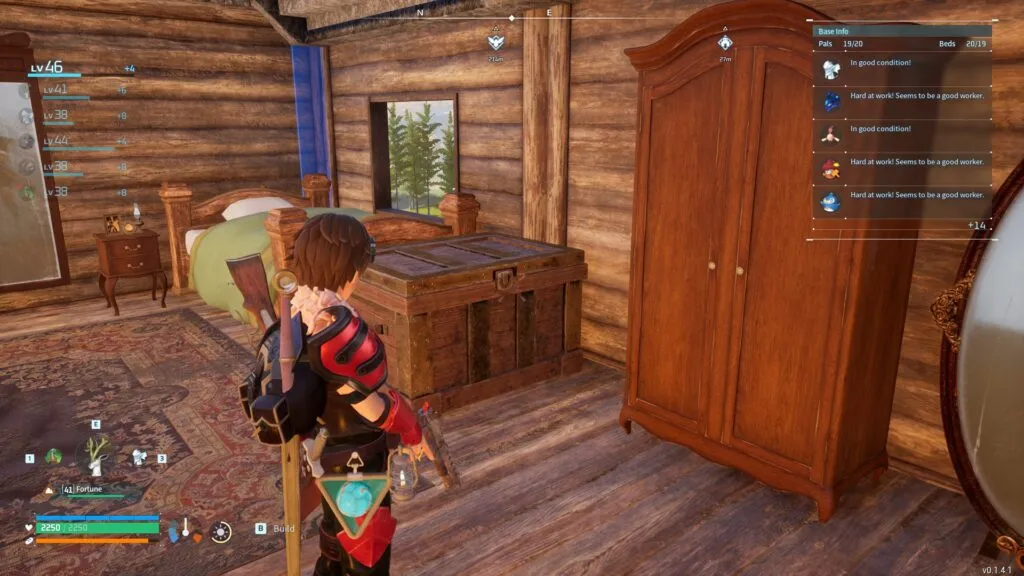Switch to the green Pal in slot 1
The image size is (1024, 576).
click(53, 456)
